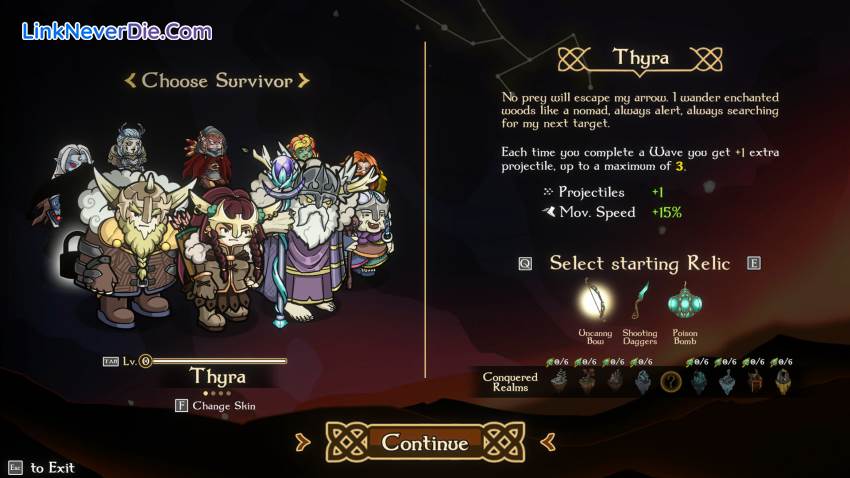Click the Continue button
The width and height of the screenshot is (850, 478).
(x=424, y=443)
